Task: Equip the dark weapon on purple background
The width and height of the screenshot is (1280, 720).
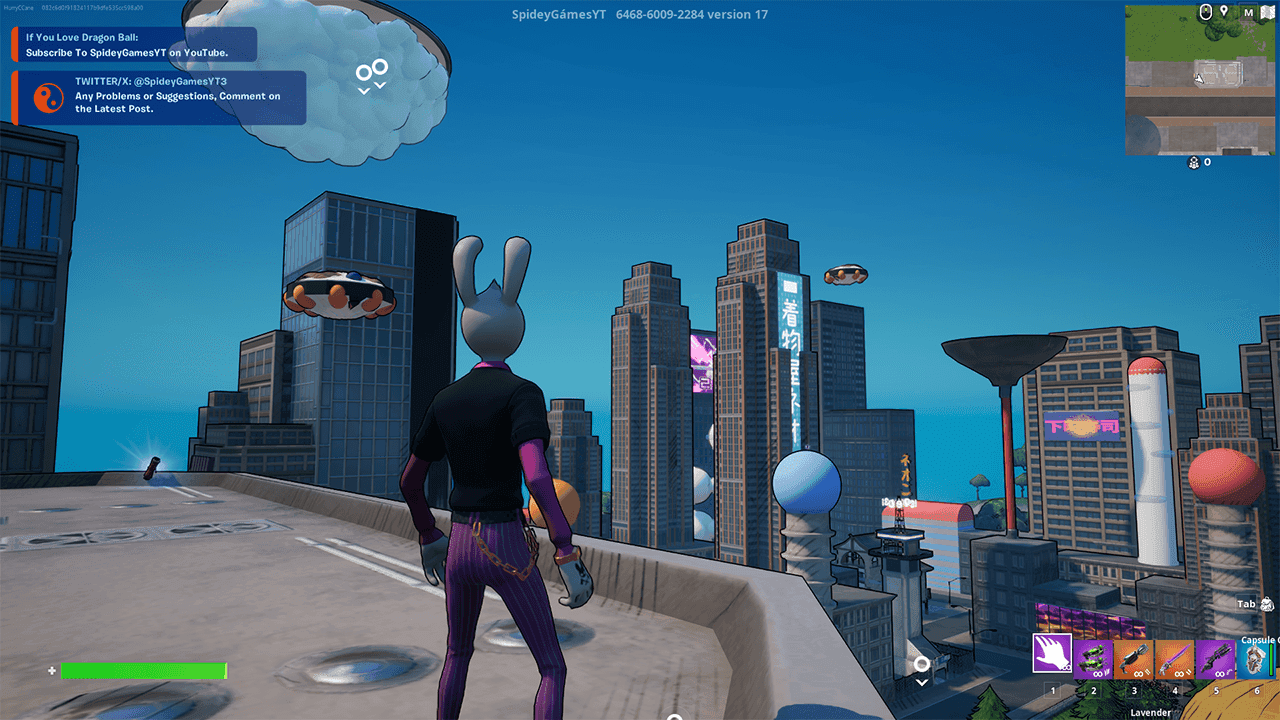Action: (x=1216, y=659)
